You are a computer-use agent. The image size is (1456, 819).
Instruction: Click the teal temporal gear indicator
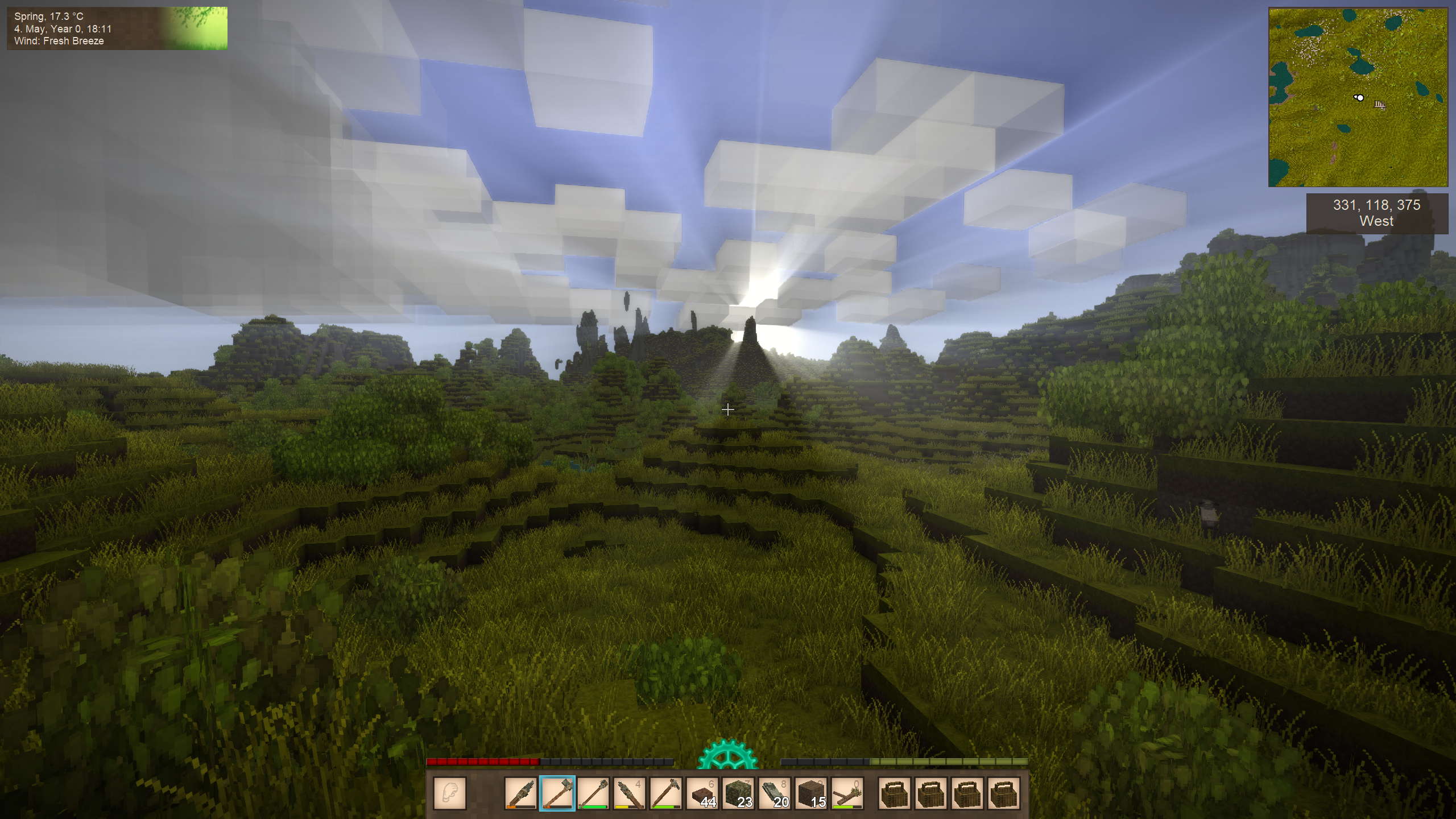pos(727,755)
